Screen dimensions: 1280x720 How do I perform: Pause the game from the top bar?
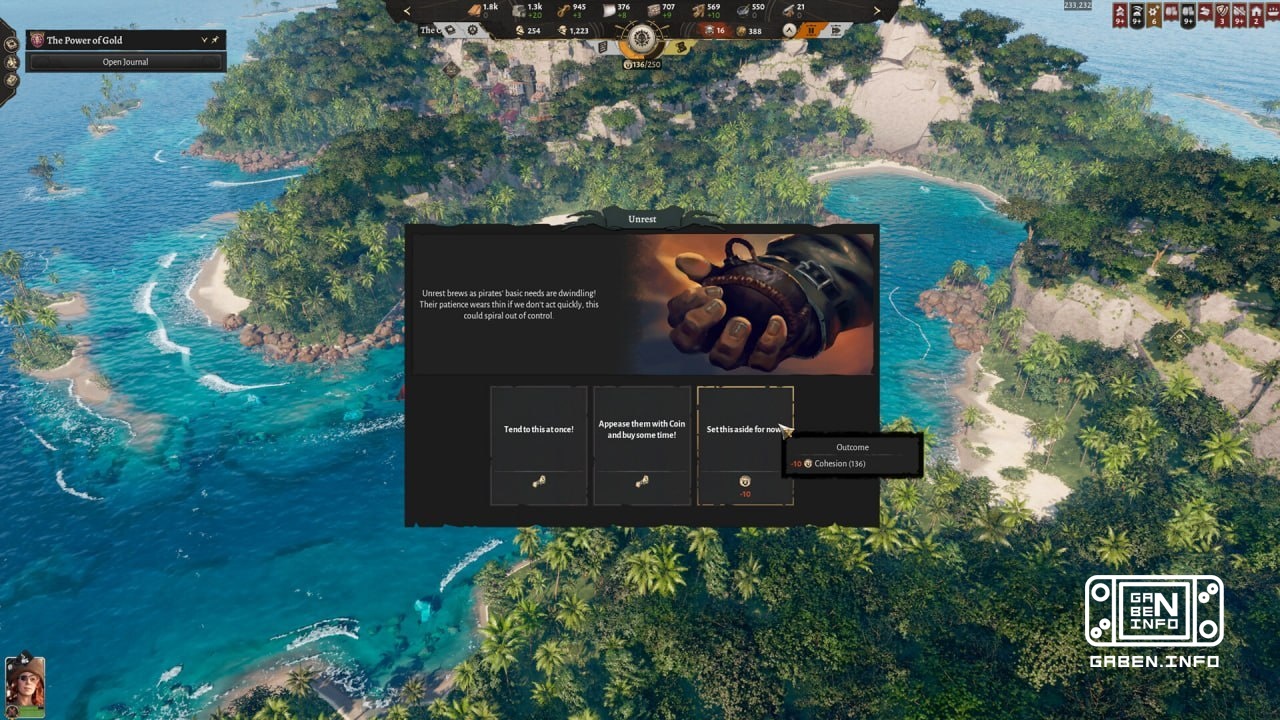point(812,29)
